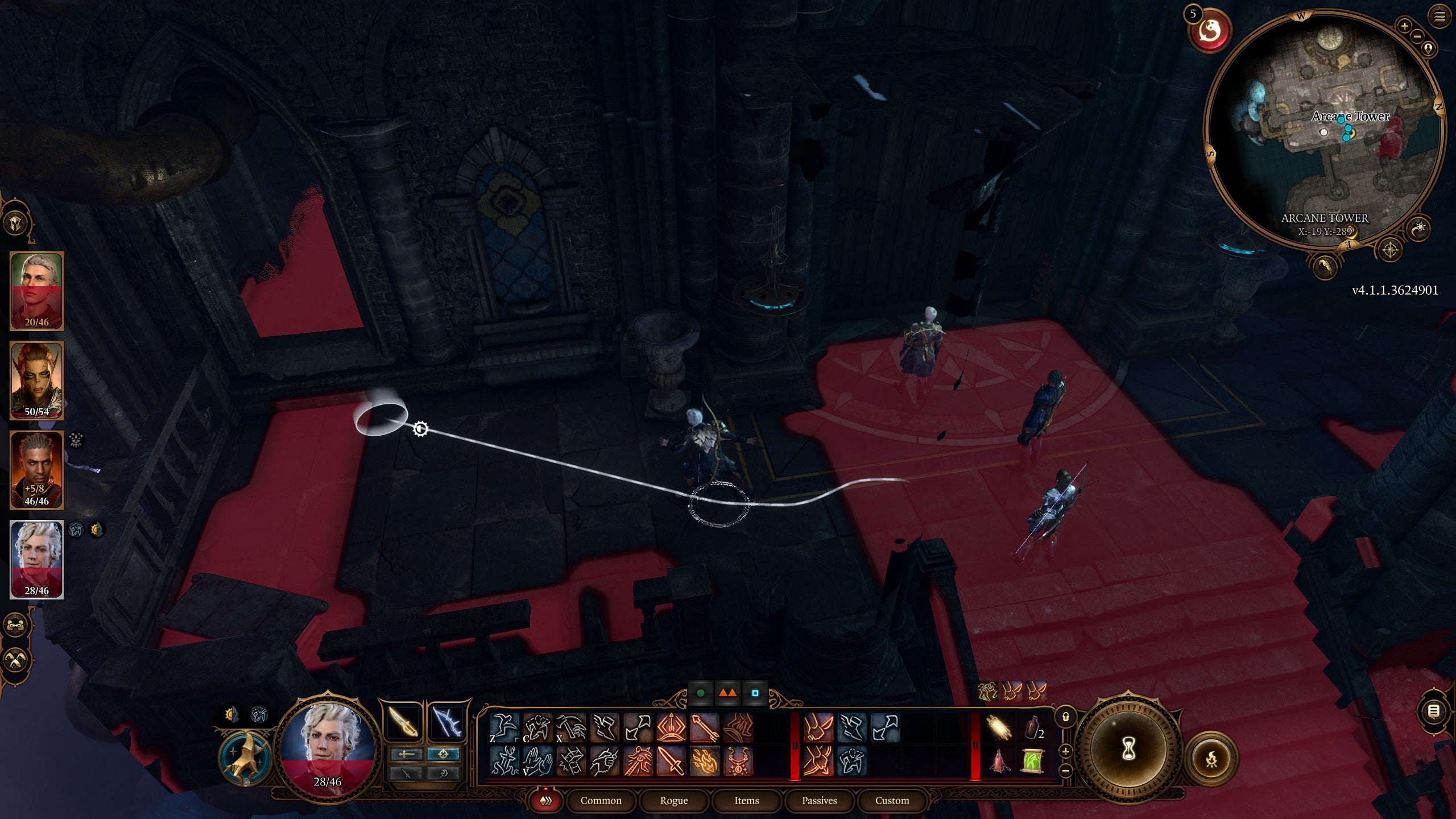Collapse a hotbar row with the minus
This screenshot has width=1456, height=819.
1065,771
